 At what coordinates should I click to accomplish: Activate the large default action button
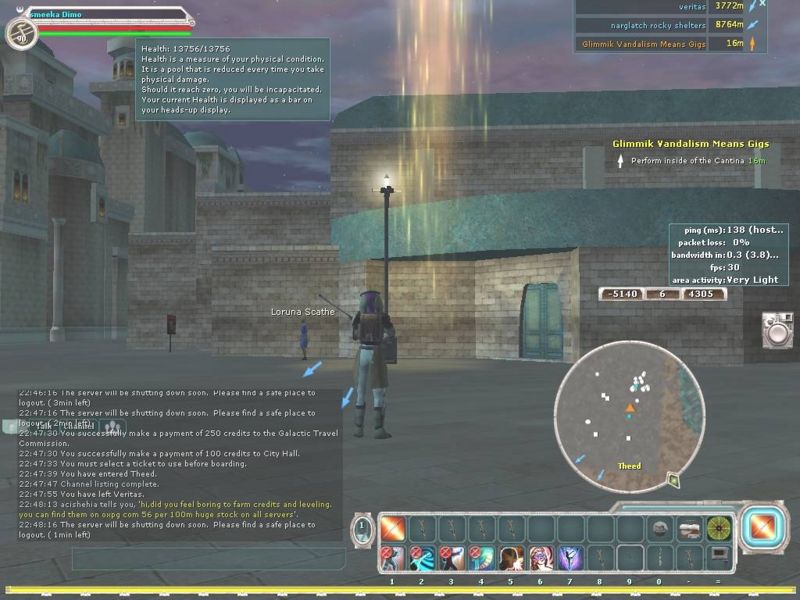tap(764, 527)
